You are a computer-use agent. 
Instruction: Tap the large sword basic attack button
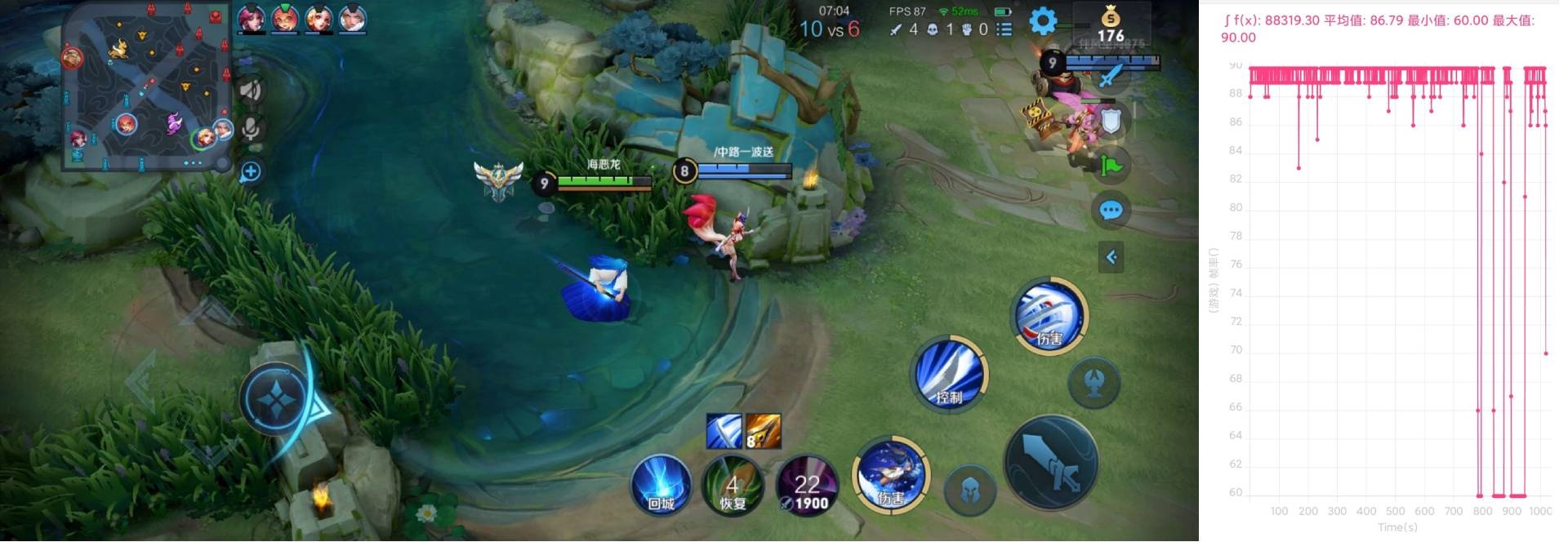tap(1051, 463)
